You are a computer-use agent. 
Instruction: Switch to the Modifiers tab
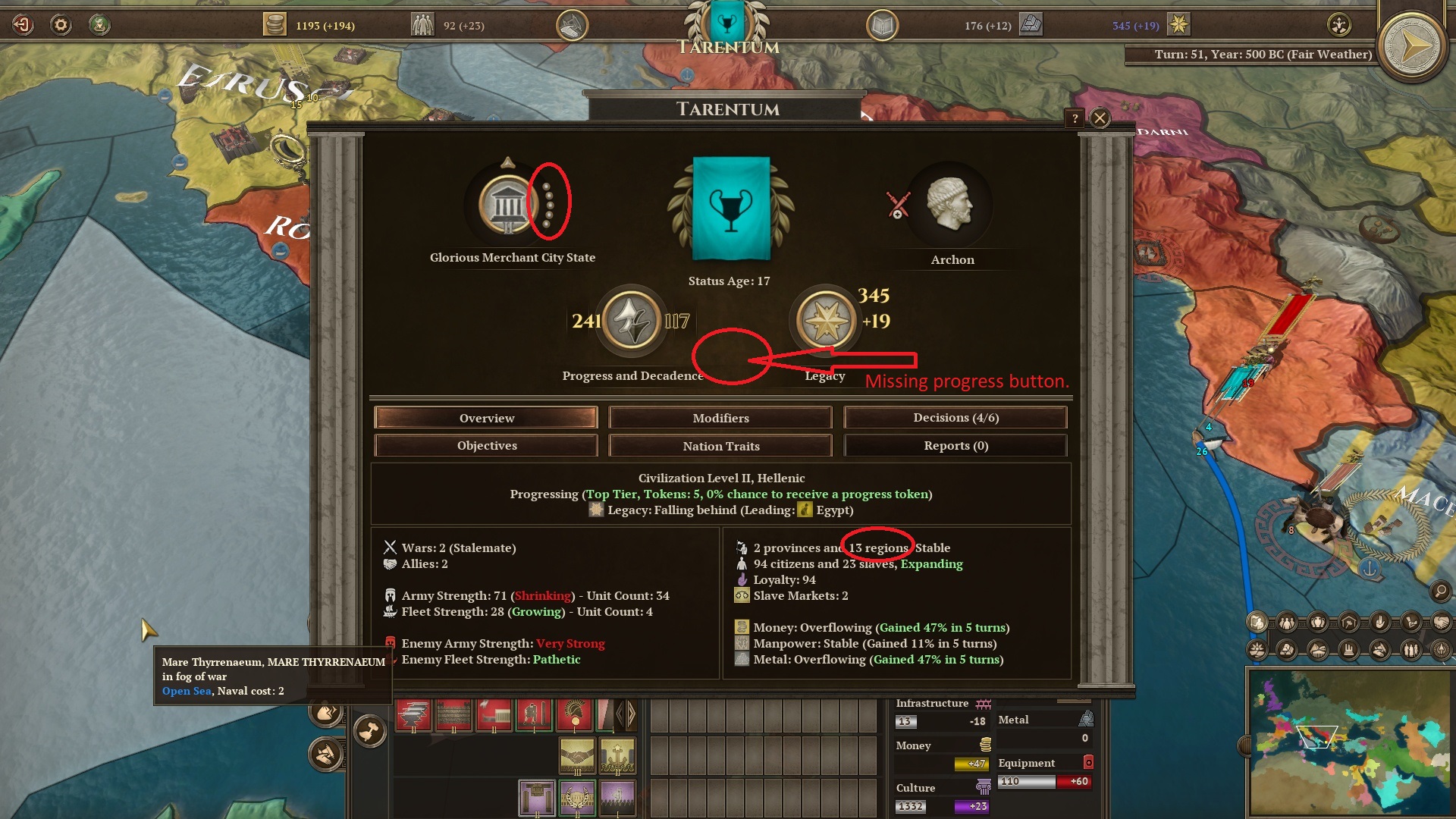point(720,417)
